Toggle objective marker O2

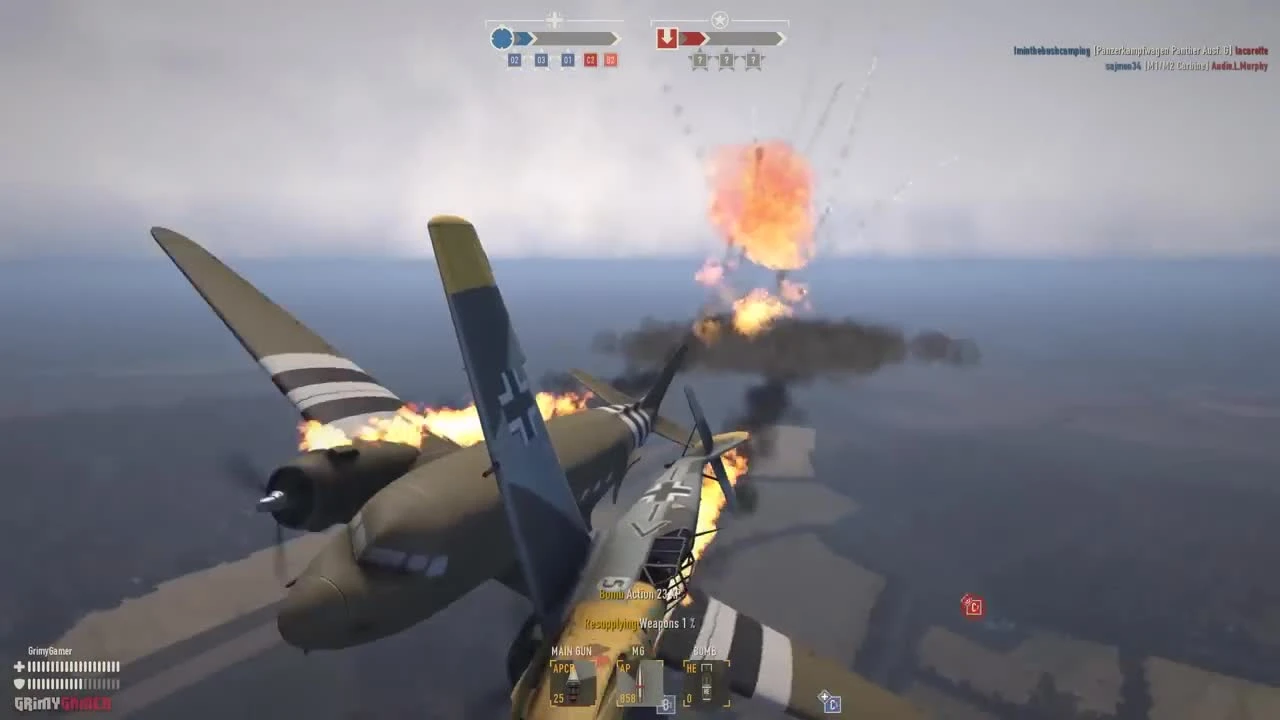tap(514, 59)
